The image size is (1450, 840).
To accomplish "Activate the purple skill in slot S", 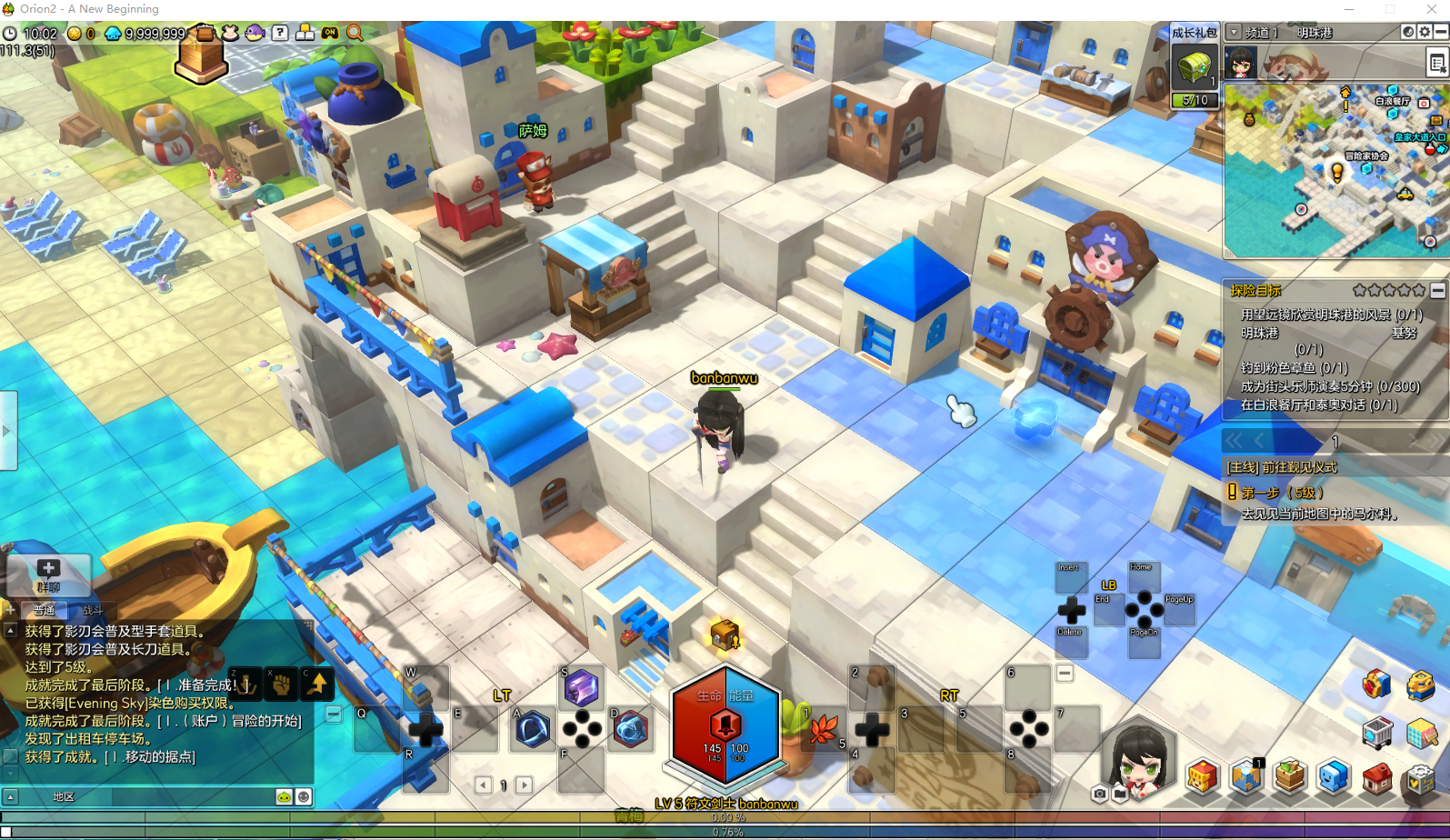I will pyautogui.click(x=581, y=688).
